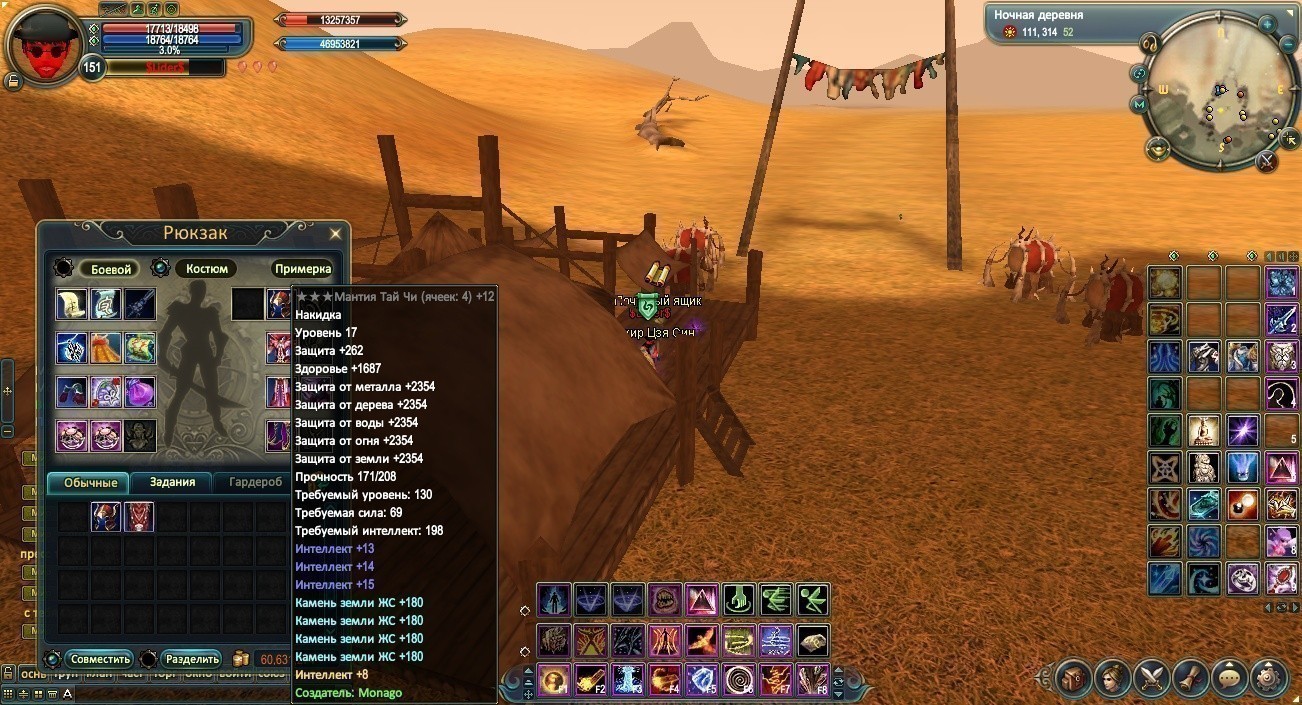
Task: Switch to the Задания tab
Action: [172, 483]
